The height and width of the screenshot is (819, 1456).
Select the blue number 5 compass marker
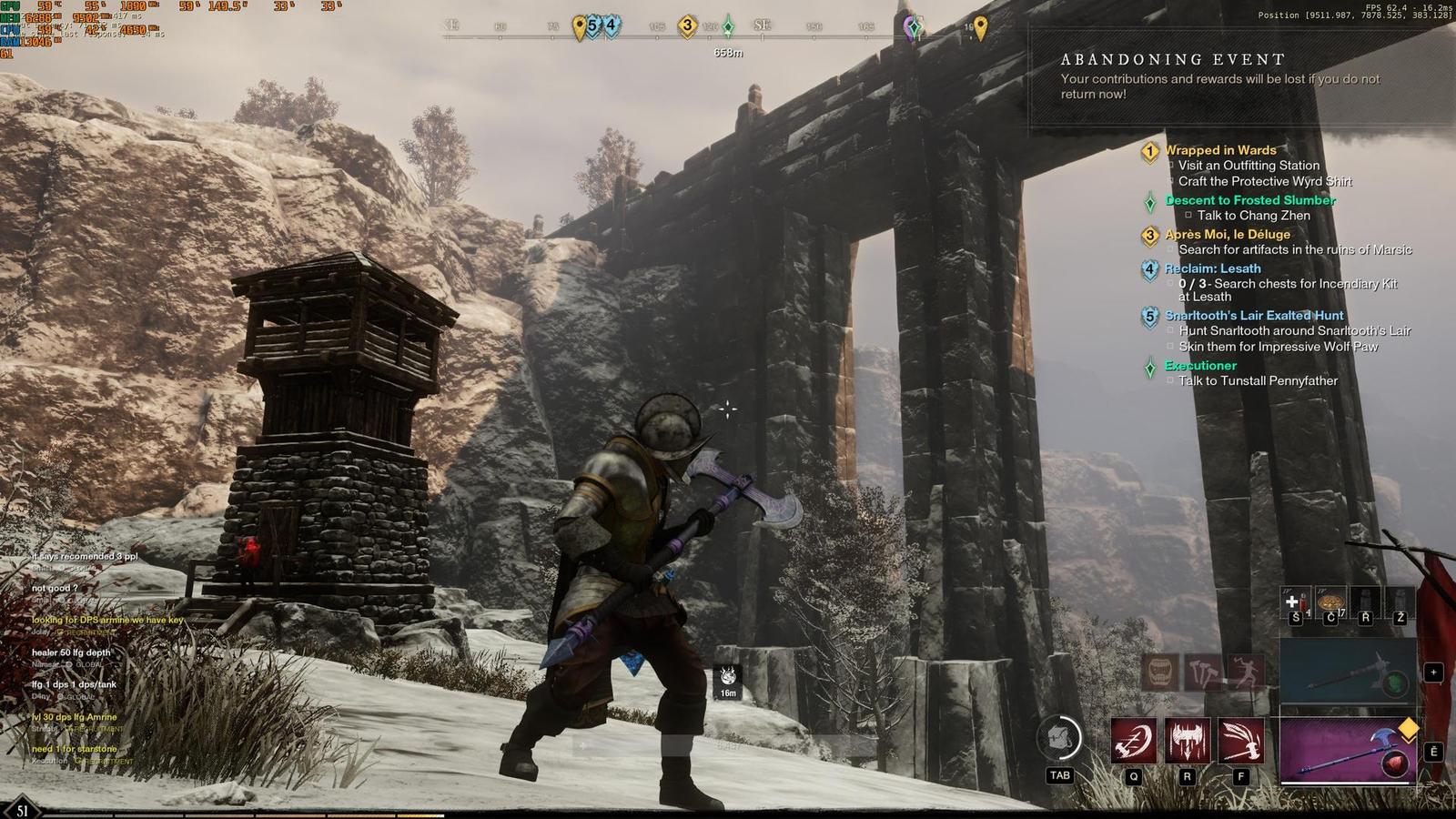pos(592,25)
